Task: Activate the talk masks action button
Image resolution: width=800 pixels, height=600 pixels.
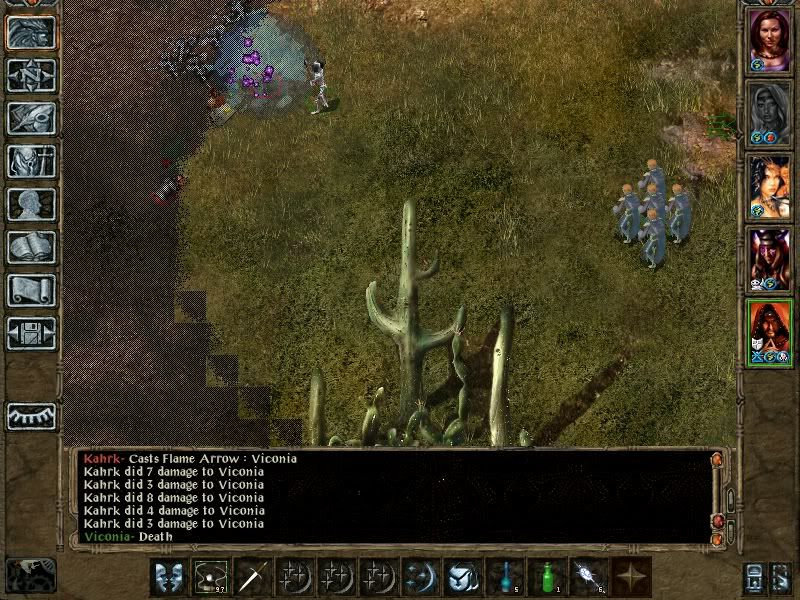Action: point(167,576)
